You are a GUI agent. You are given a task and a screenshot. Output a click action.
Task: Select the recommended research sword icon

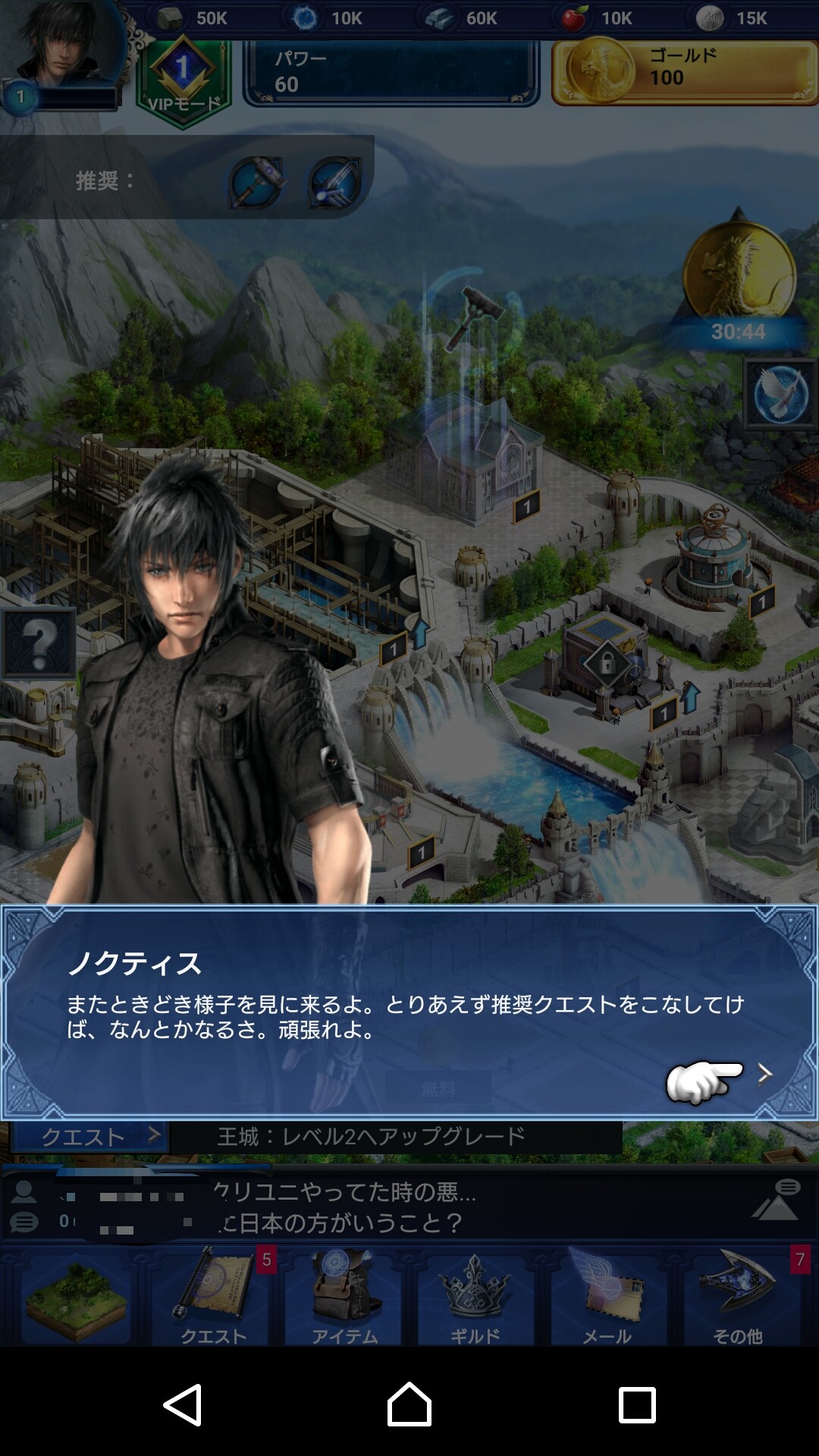point(334,182)
